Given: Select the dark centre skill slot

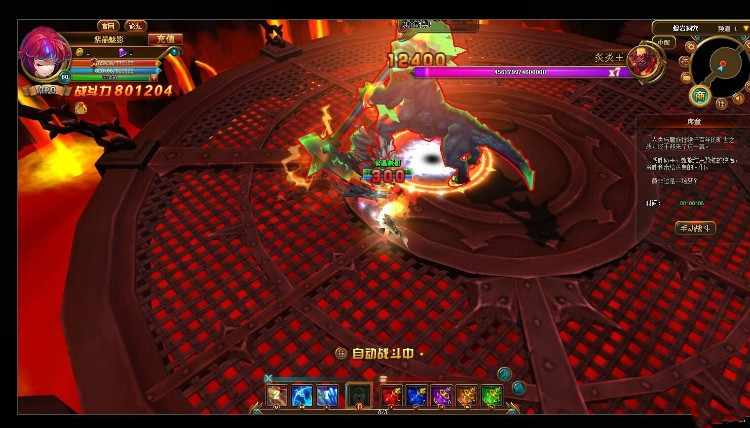Looking at the screenshot, I should click(x=359, y=396).
